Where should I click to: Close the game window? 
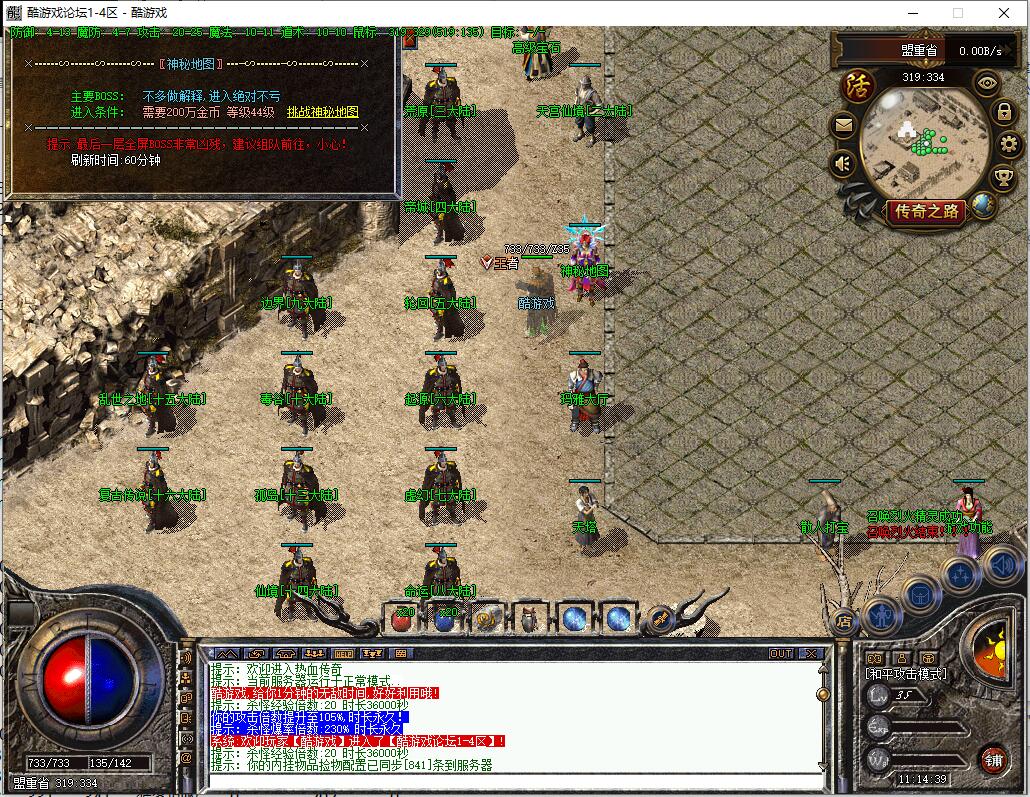pyautogui.click(x=1004, y=13)
